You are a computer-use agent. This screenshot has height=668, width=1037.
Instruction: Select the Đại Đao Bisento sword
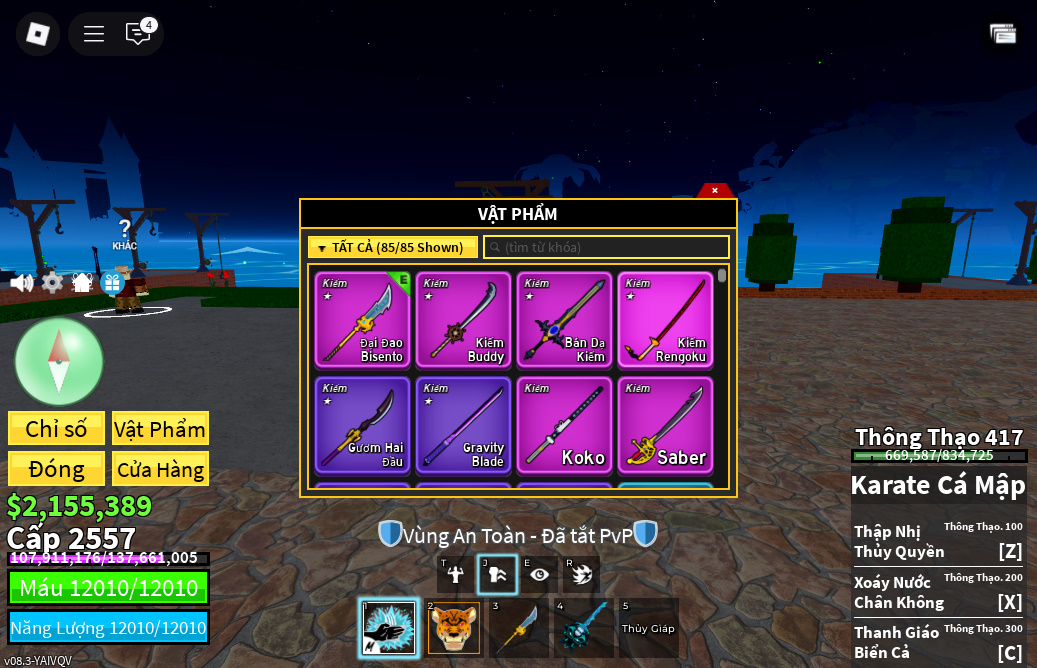pyautogui.click(x=362, y=320)
